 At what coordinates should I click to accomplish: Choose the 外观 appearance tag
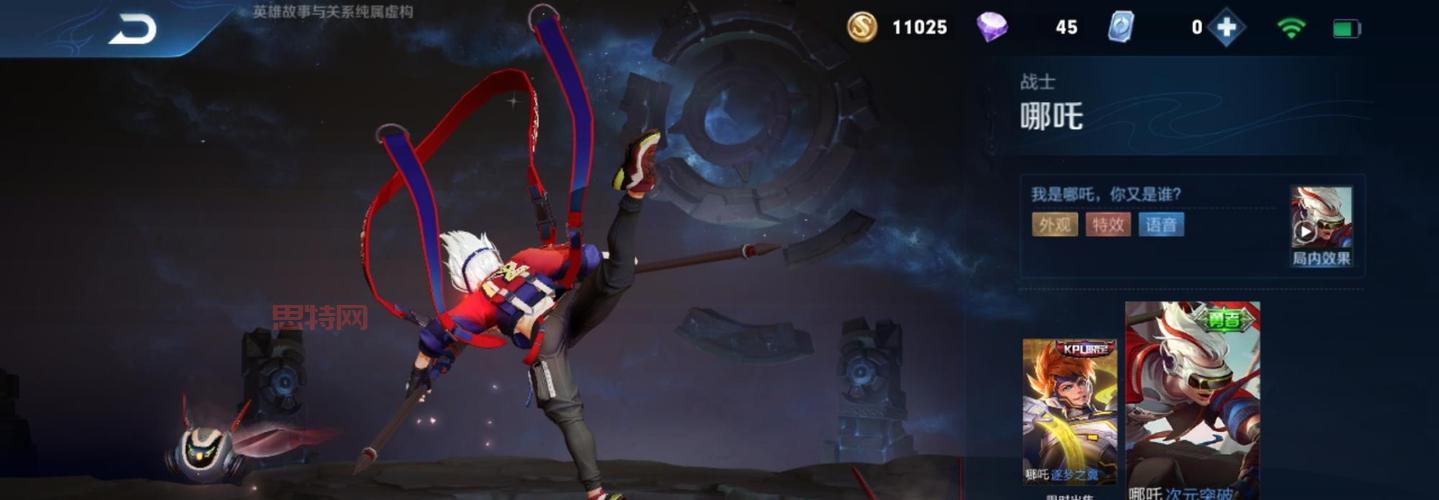click(x=1055, y=224)
